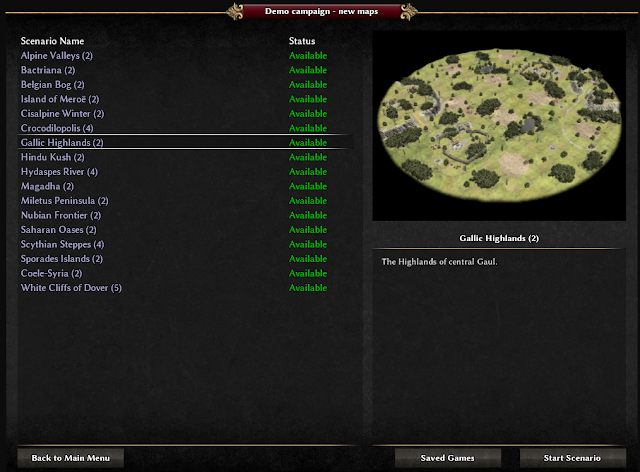Click the Gallic Highlands scenario row
The image size is (640, 472).
[62, 143]
